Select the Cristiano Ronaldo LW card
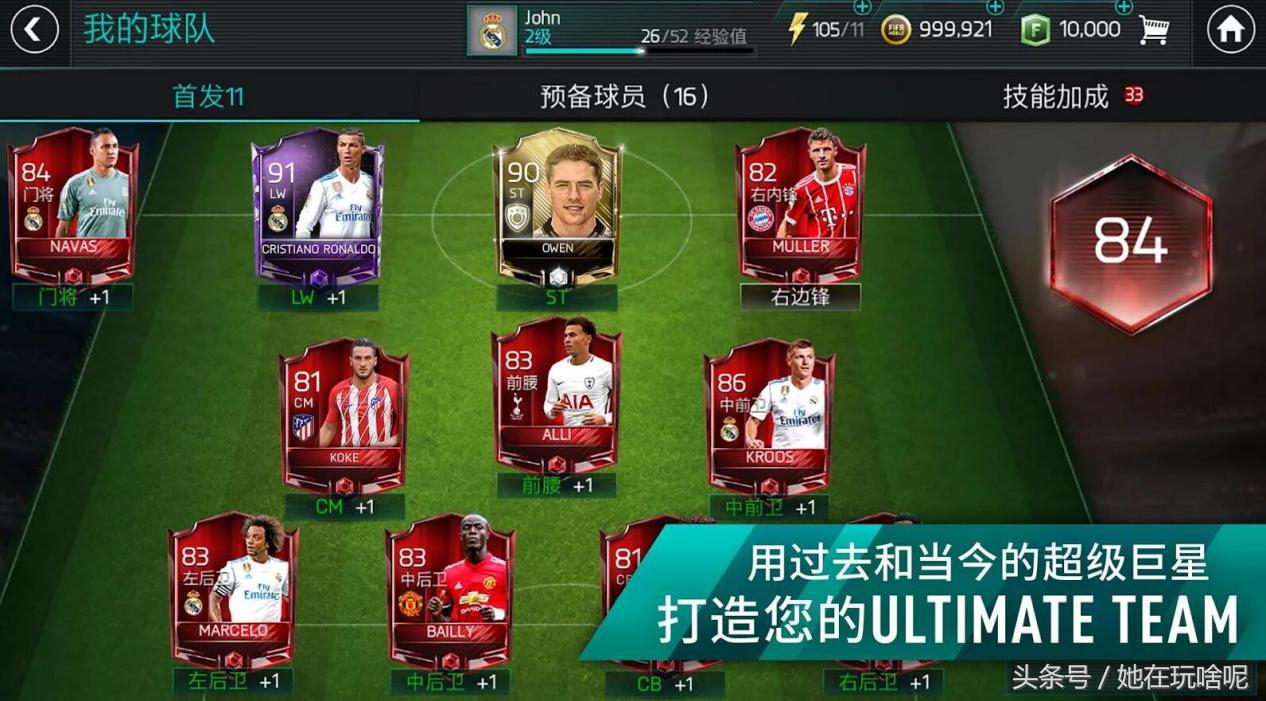 click(318, 205)
